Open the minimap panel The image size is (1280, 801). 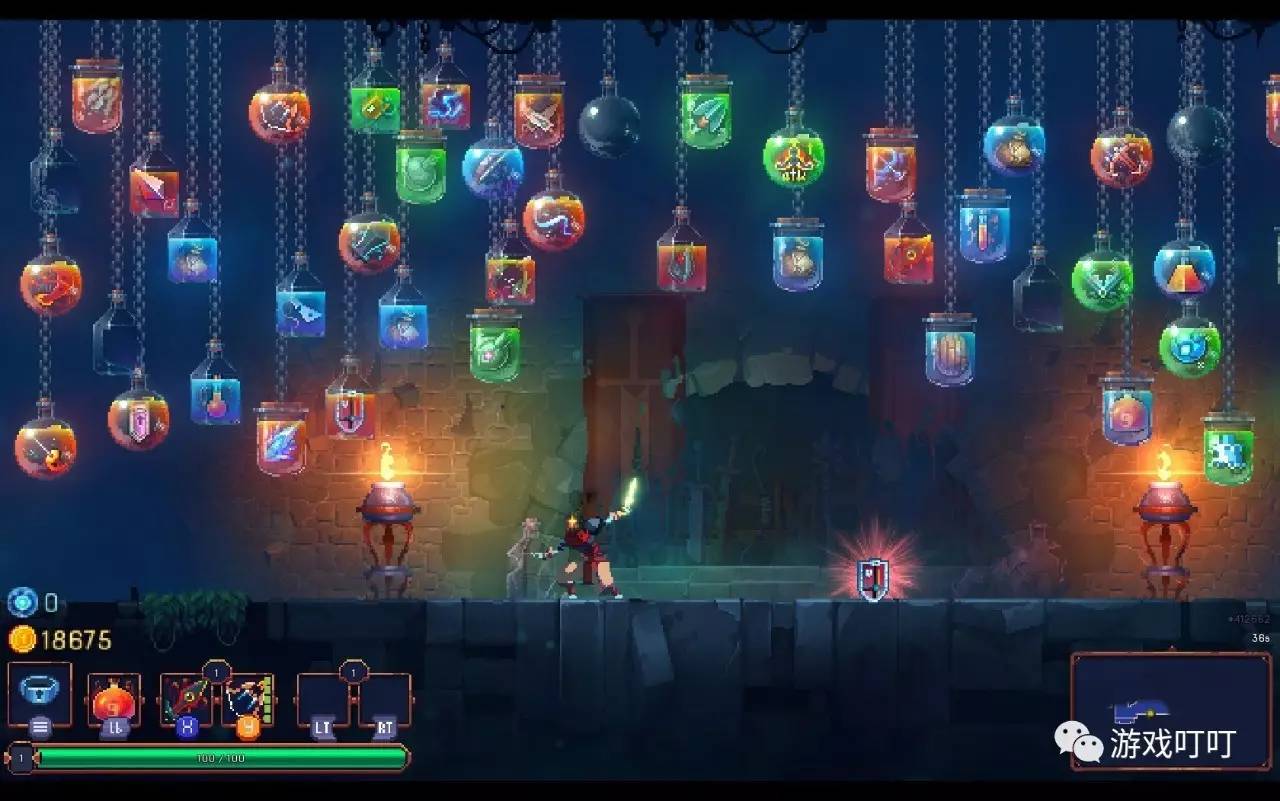1170,711
